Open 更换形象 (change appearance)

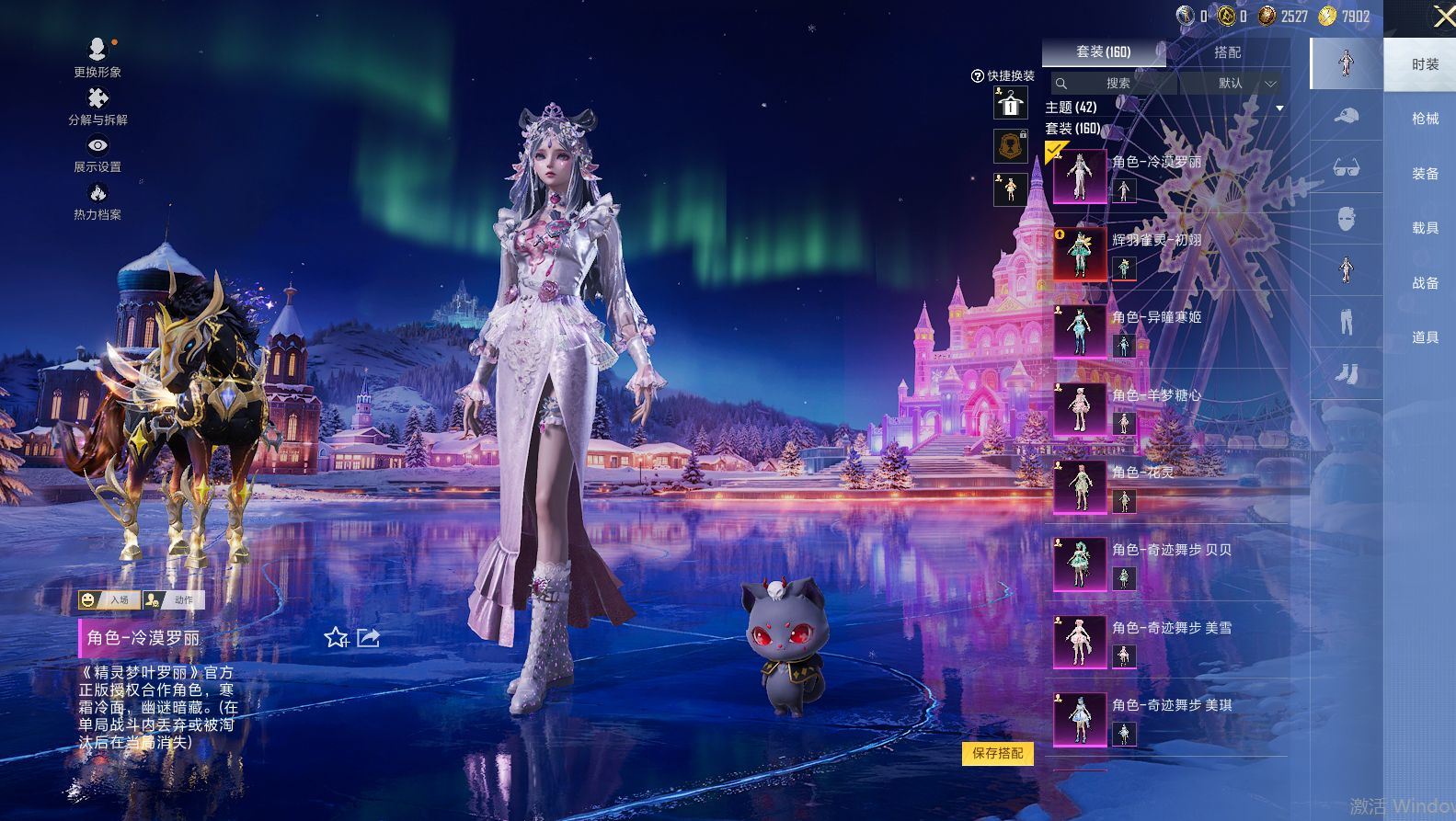pos(97,54)
